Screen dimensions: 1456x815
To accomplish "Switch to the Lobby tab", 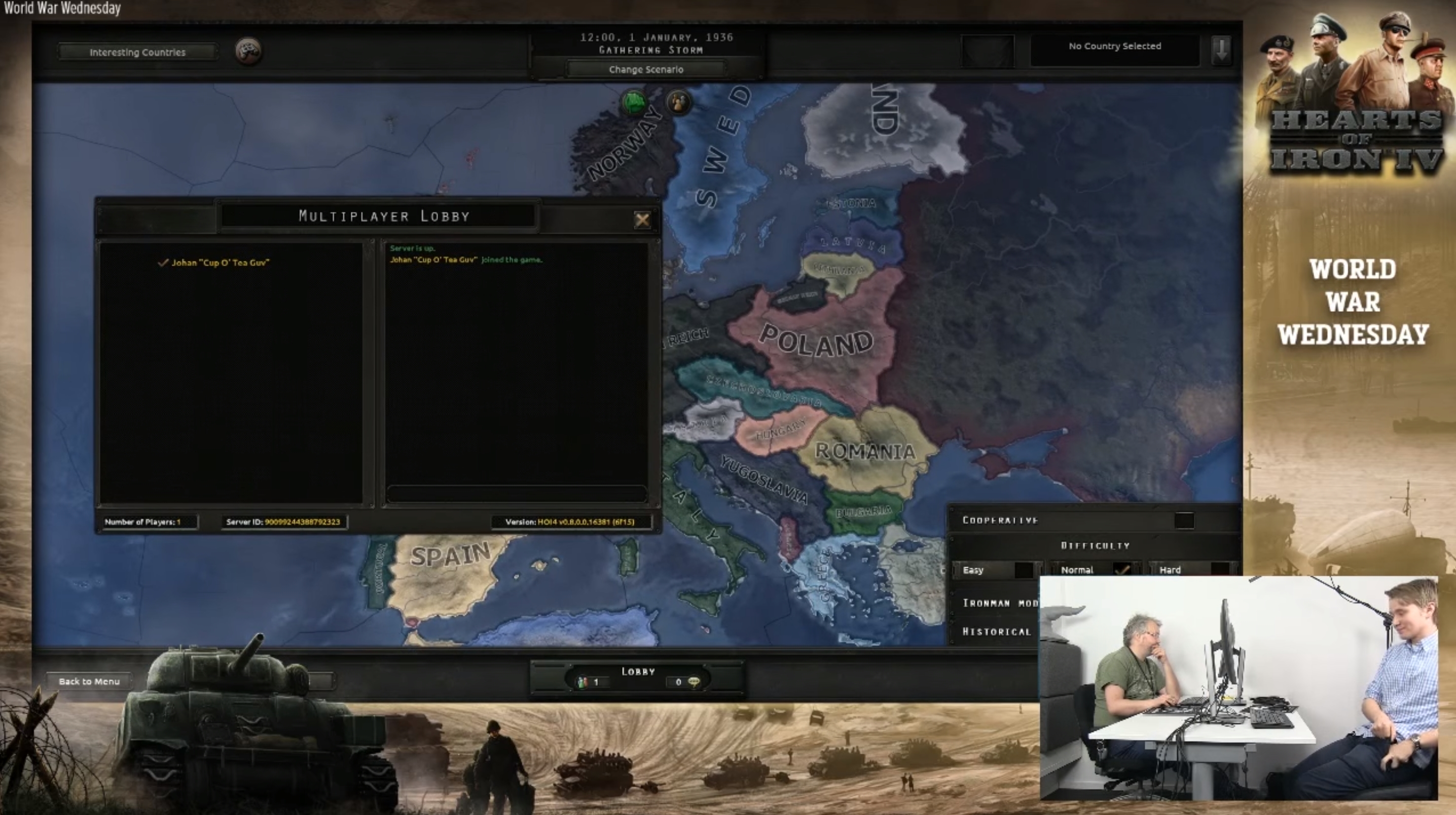I will (x=638, y=672).
